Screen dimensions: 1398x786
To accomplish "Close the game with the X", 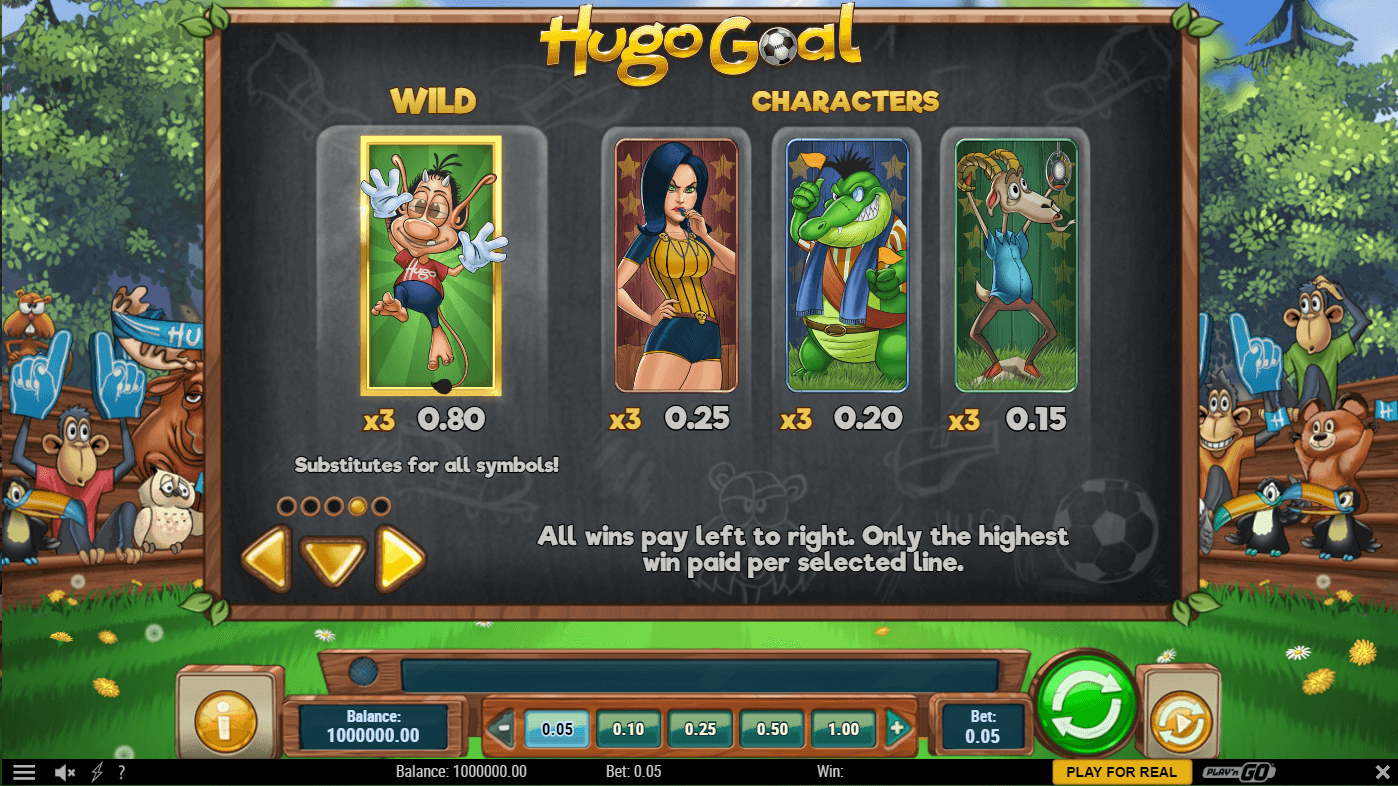I will [x=1383, y=772].
